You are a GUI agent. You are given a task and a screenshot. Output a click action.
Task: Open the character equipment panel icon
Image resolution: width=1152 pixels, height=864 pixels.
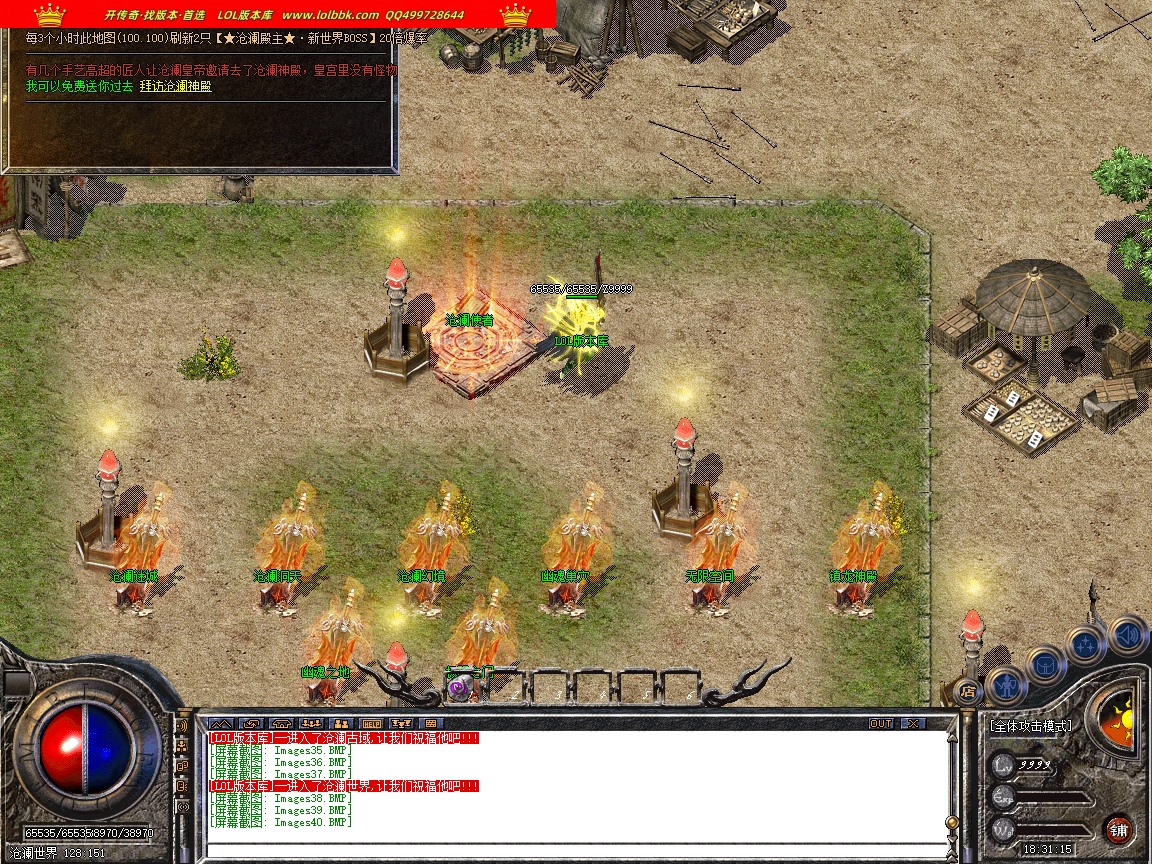(x=1007, y=686)
